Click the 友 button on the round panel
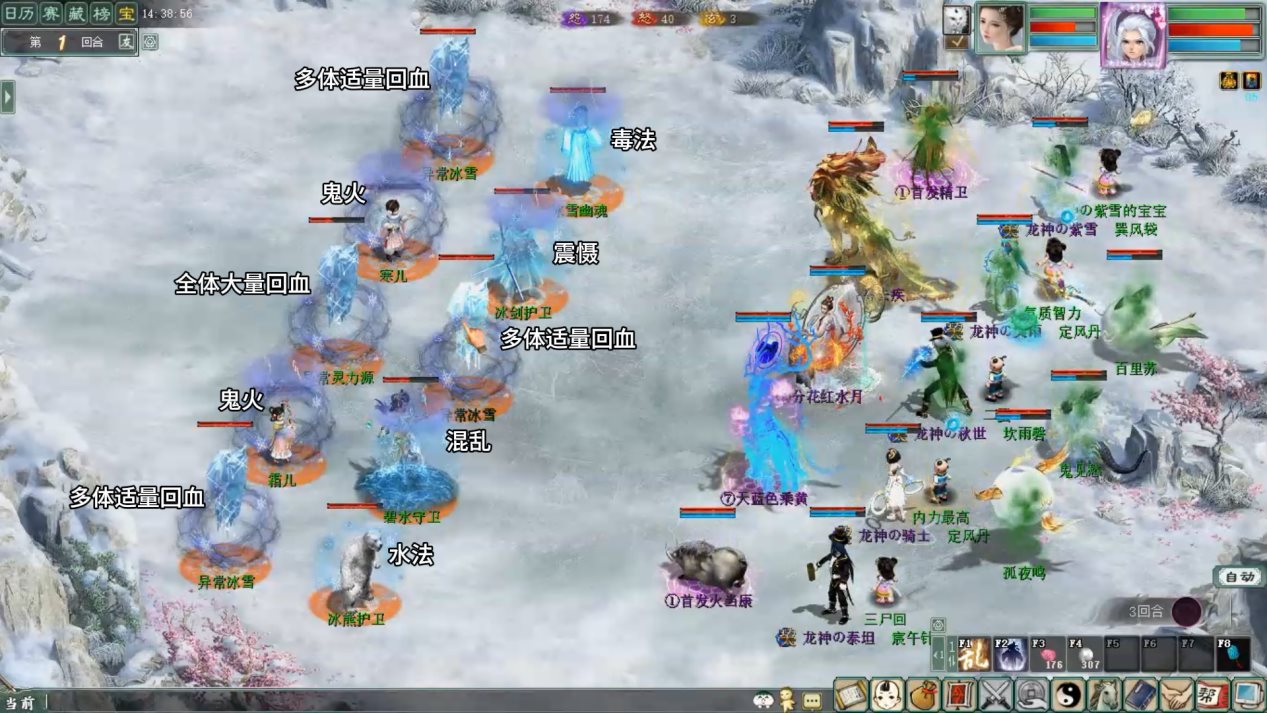The width and height of the screenshot is (1267, 713). [x=126, y=42]
